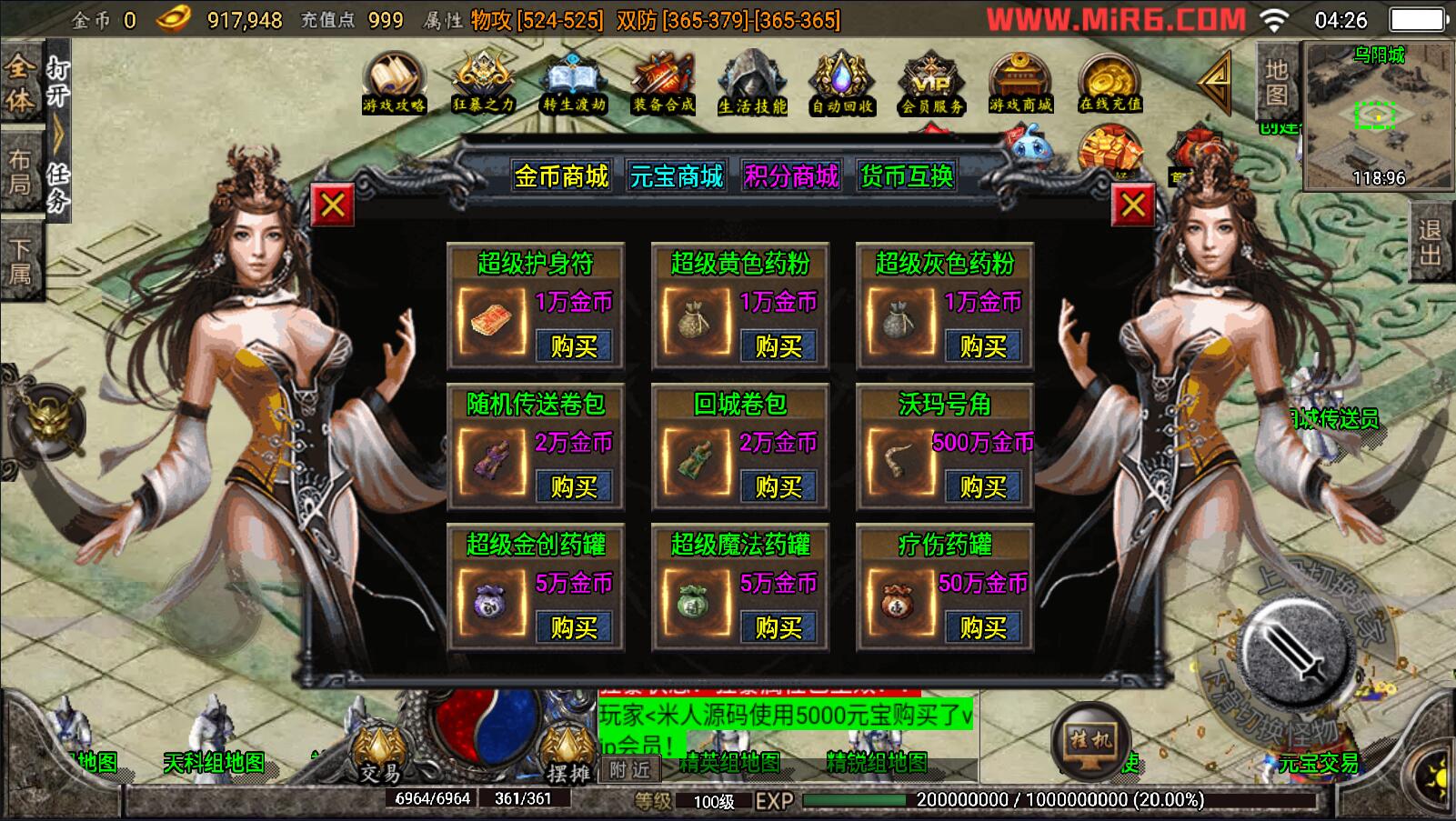
Task: Open the 积分商城 tab
Action: coord(791,175)
